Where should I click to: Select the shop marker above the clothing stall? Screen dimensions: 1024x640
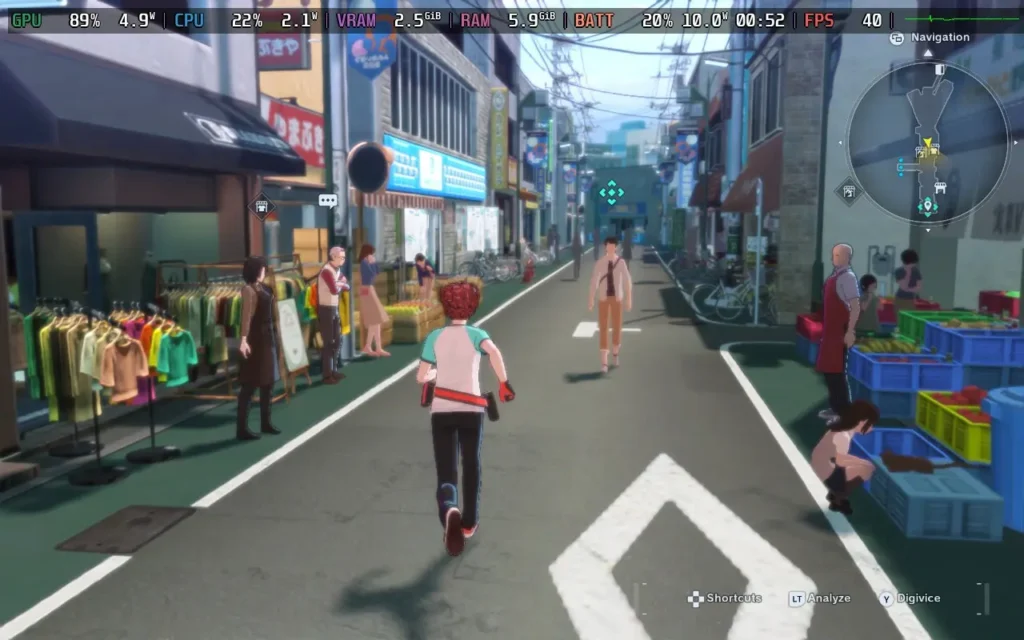click(262, 207)
